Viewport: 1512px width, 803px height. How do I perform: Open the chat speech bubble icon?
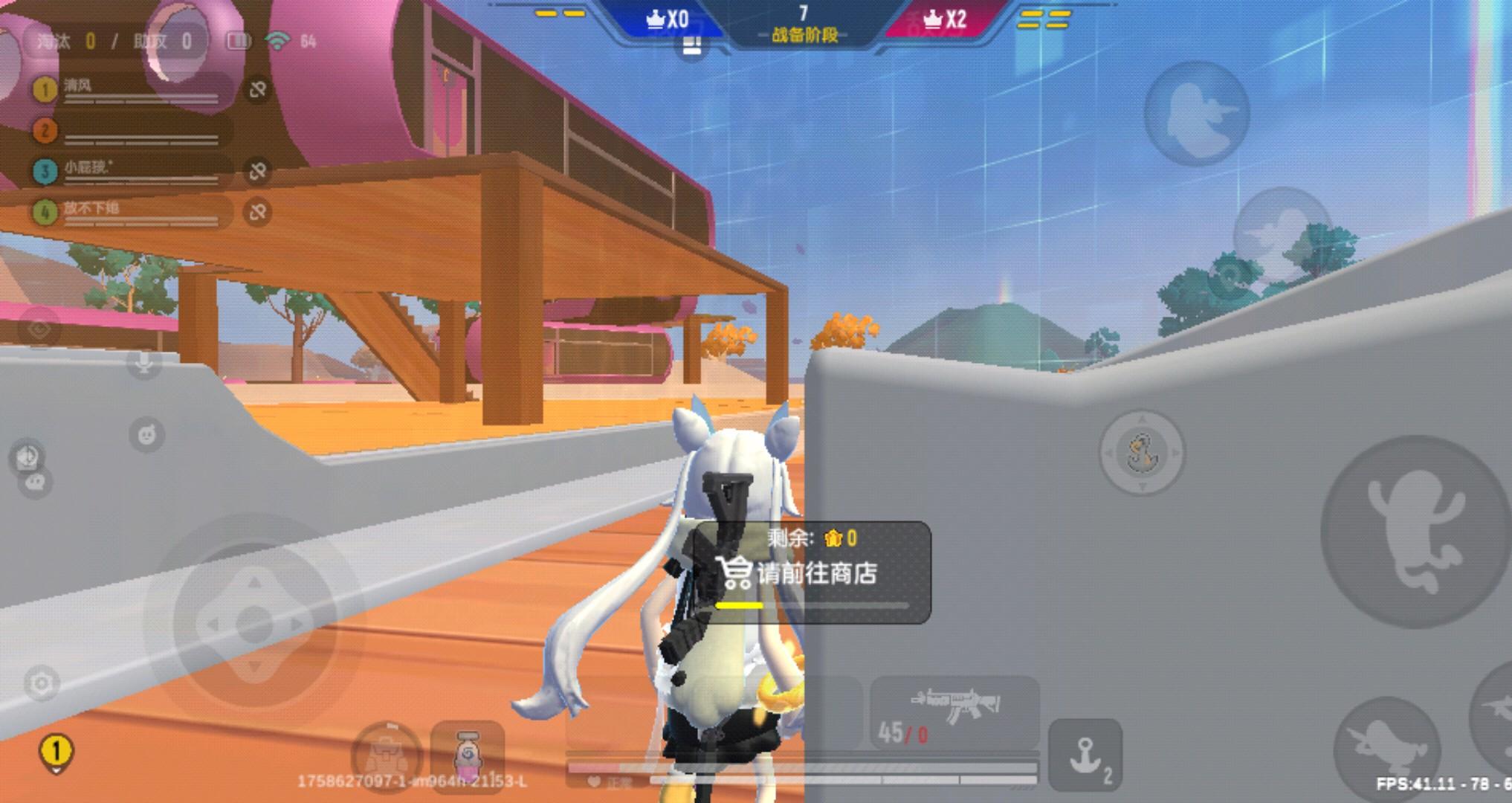(36, 483)
